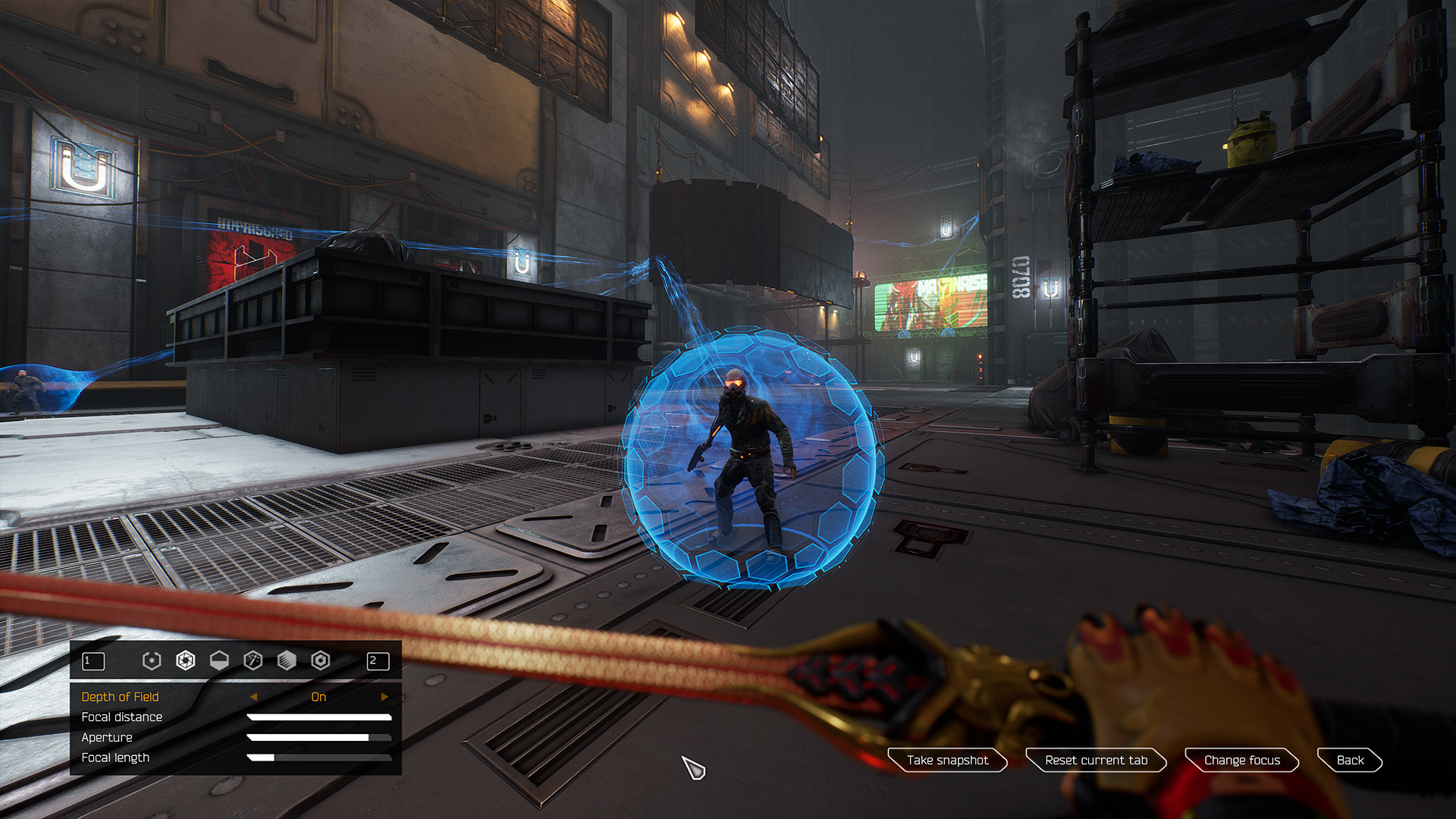The height and width of the screenshot is (819, 1456).
Task: Select the Depth of Field row label
Action: (x=120, y=697)
